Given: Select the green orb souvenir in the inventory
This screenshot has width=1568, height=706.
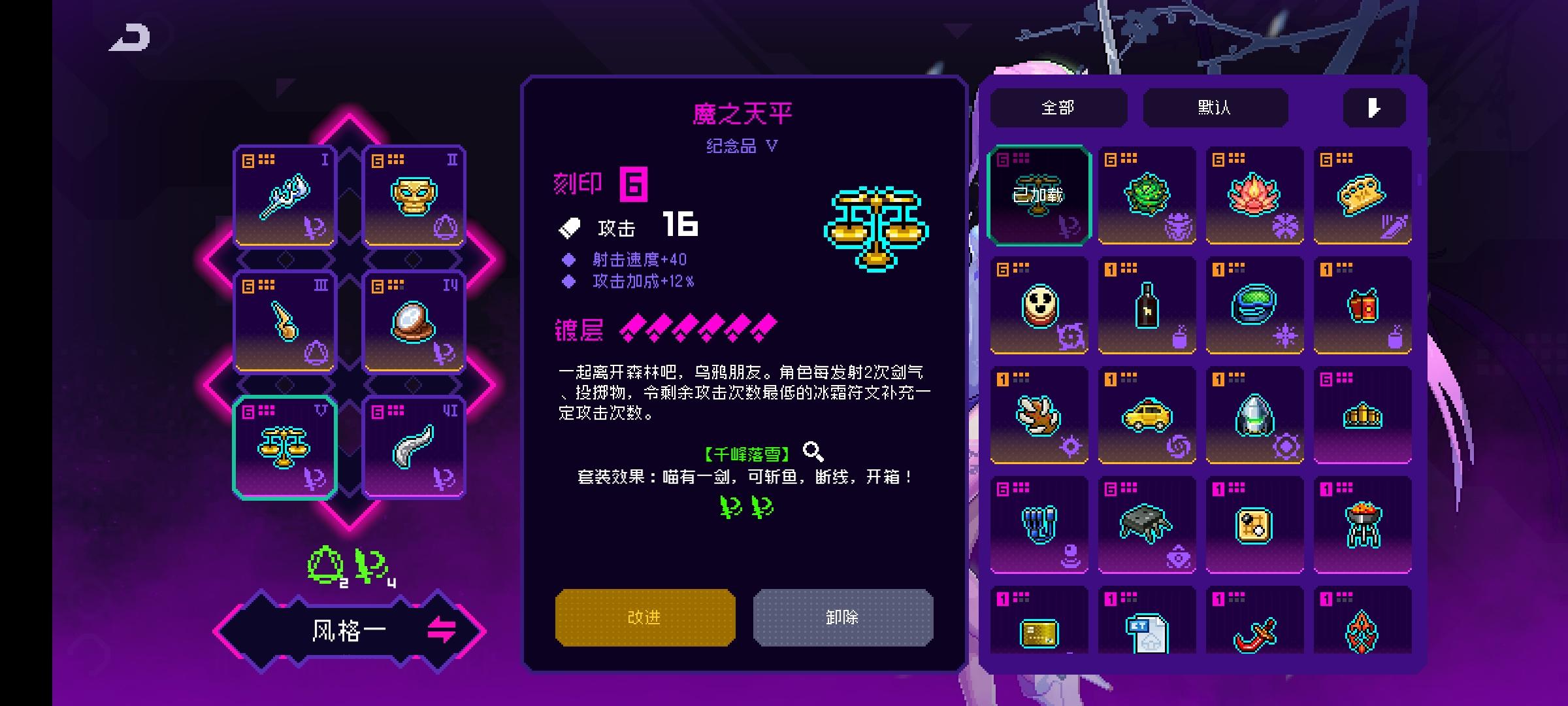Looking at the screenshot, I should pos(1147,194).
